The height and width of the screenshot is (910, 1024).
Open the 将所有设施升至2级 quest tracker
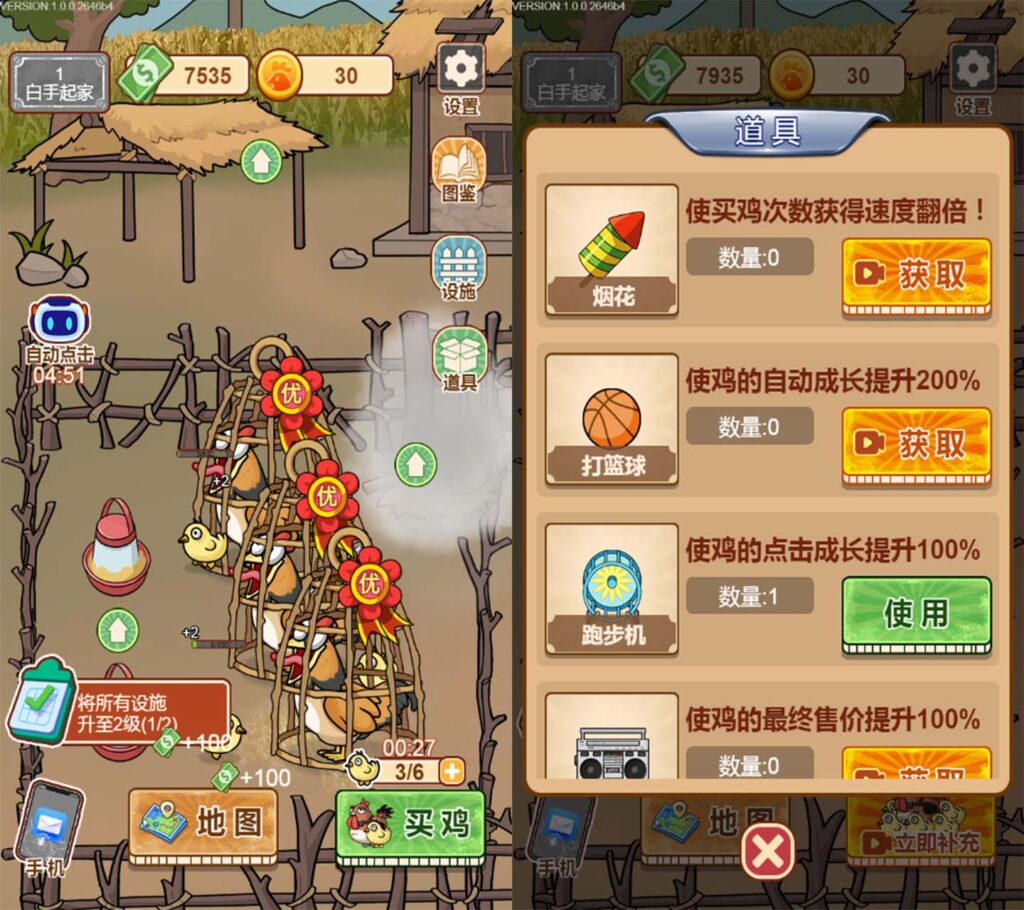(x=120, y=711)
